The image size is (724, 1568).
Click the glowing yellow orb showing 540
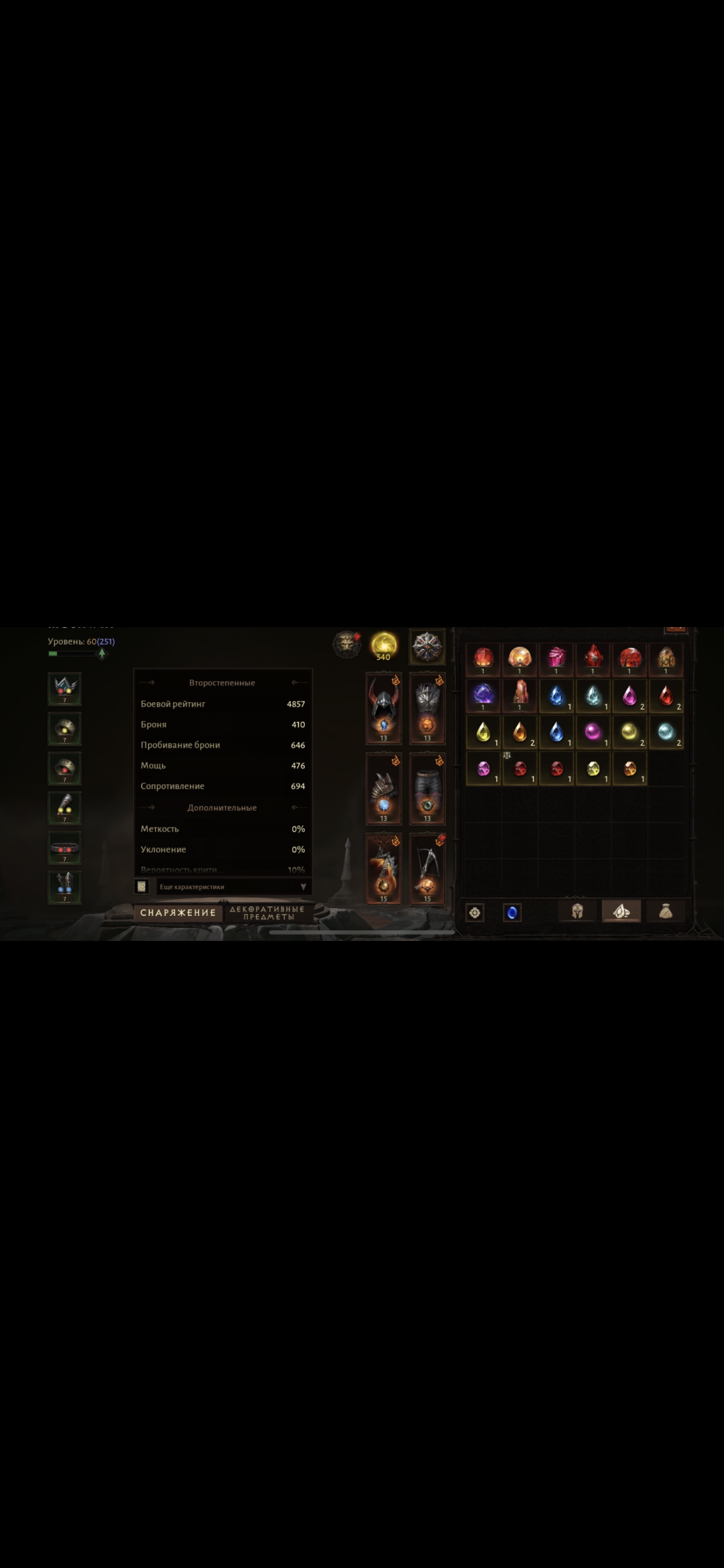tap(384, 645)
